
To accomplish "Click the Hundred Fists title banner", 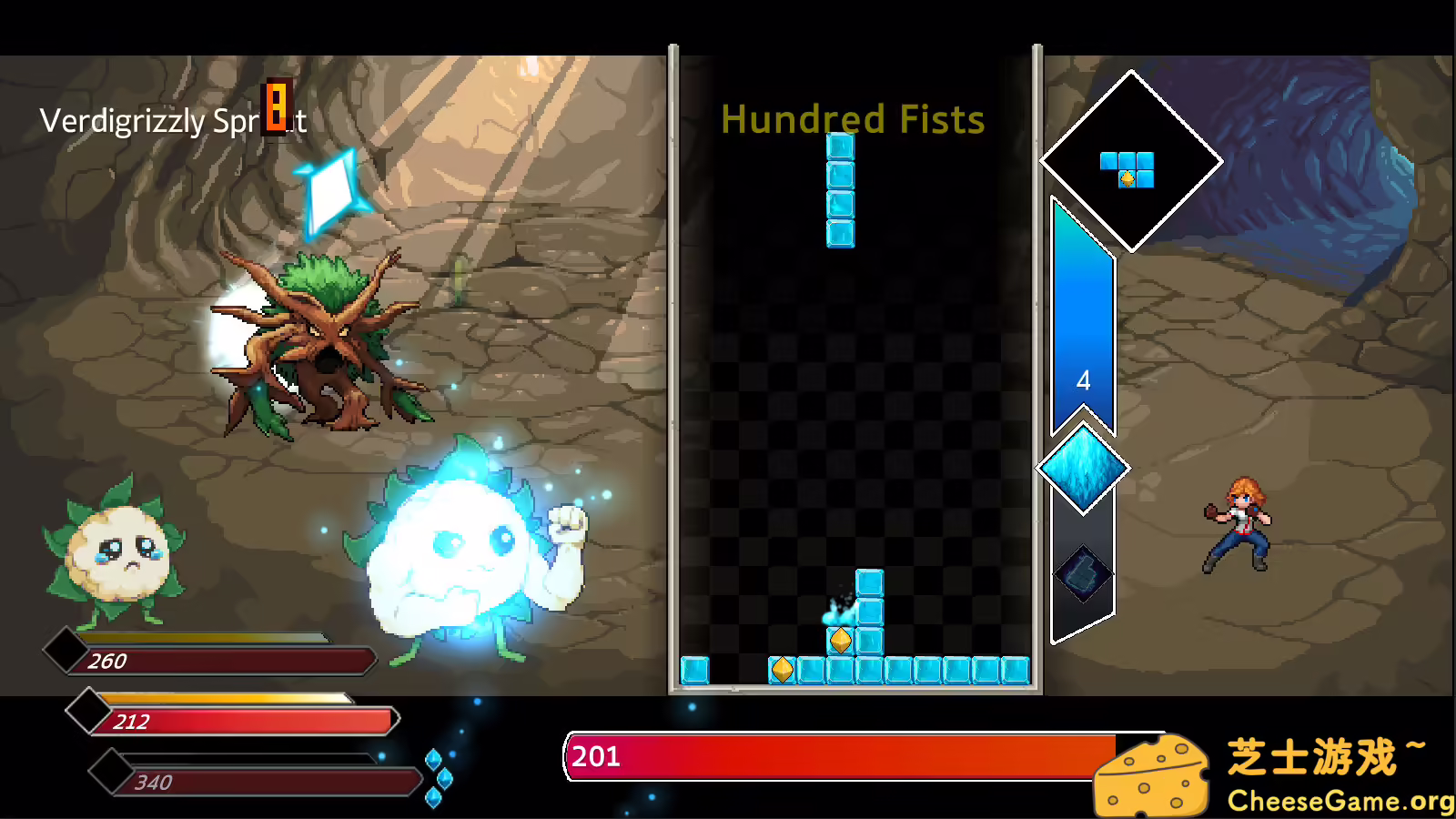I will 852,119.
